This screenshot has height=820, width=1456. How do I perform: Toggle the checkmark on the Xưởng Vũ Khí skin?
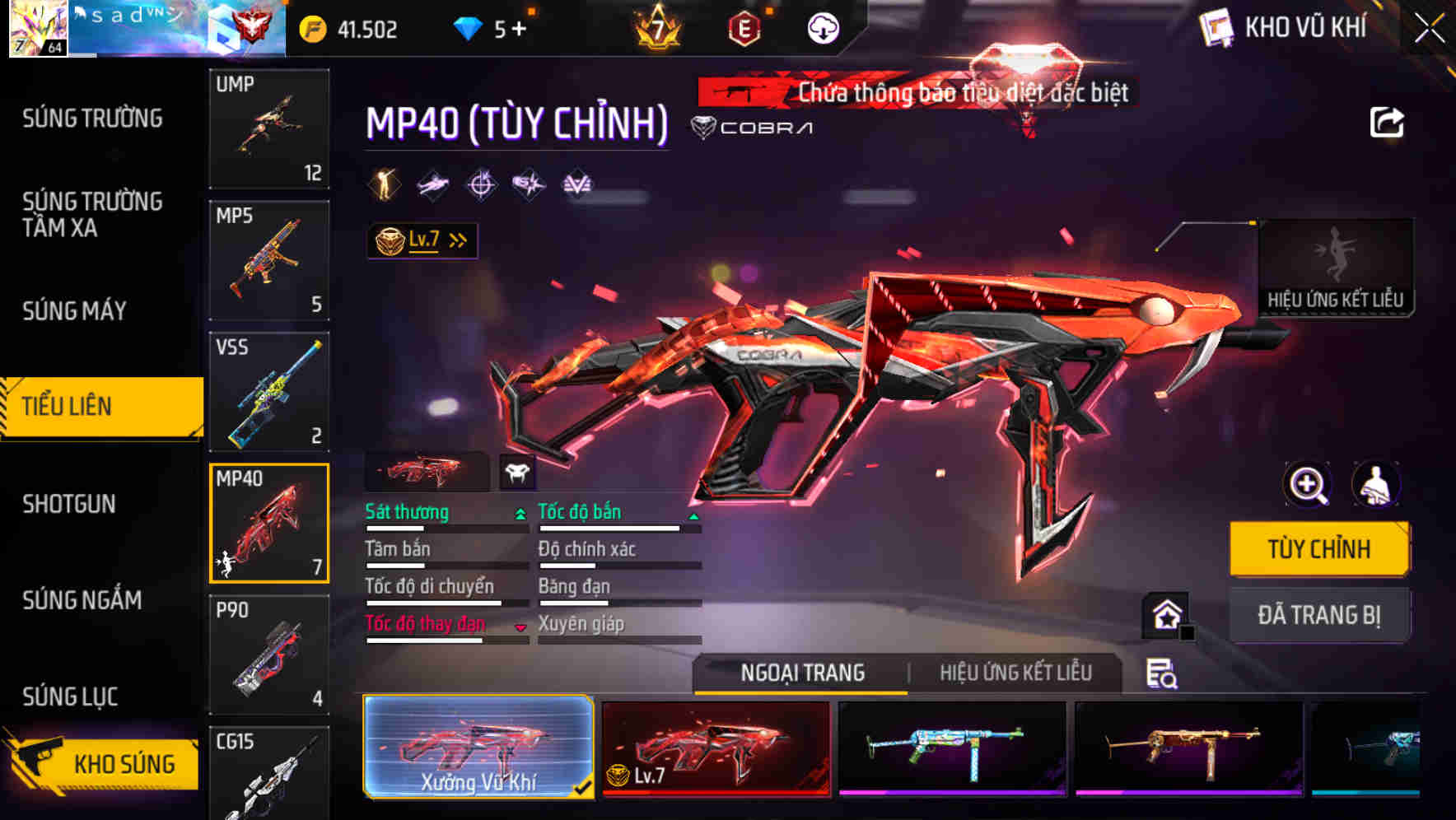(x=585, y=787)
